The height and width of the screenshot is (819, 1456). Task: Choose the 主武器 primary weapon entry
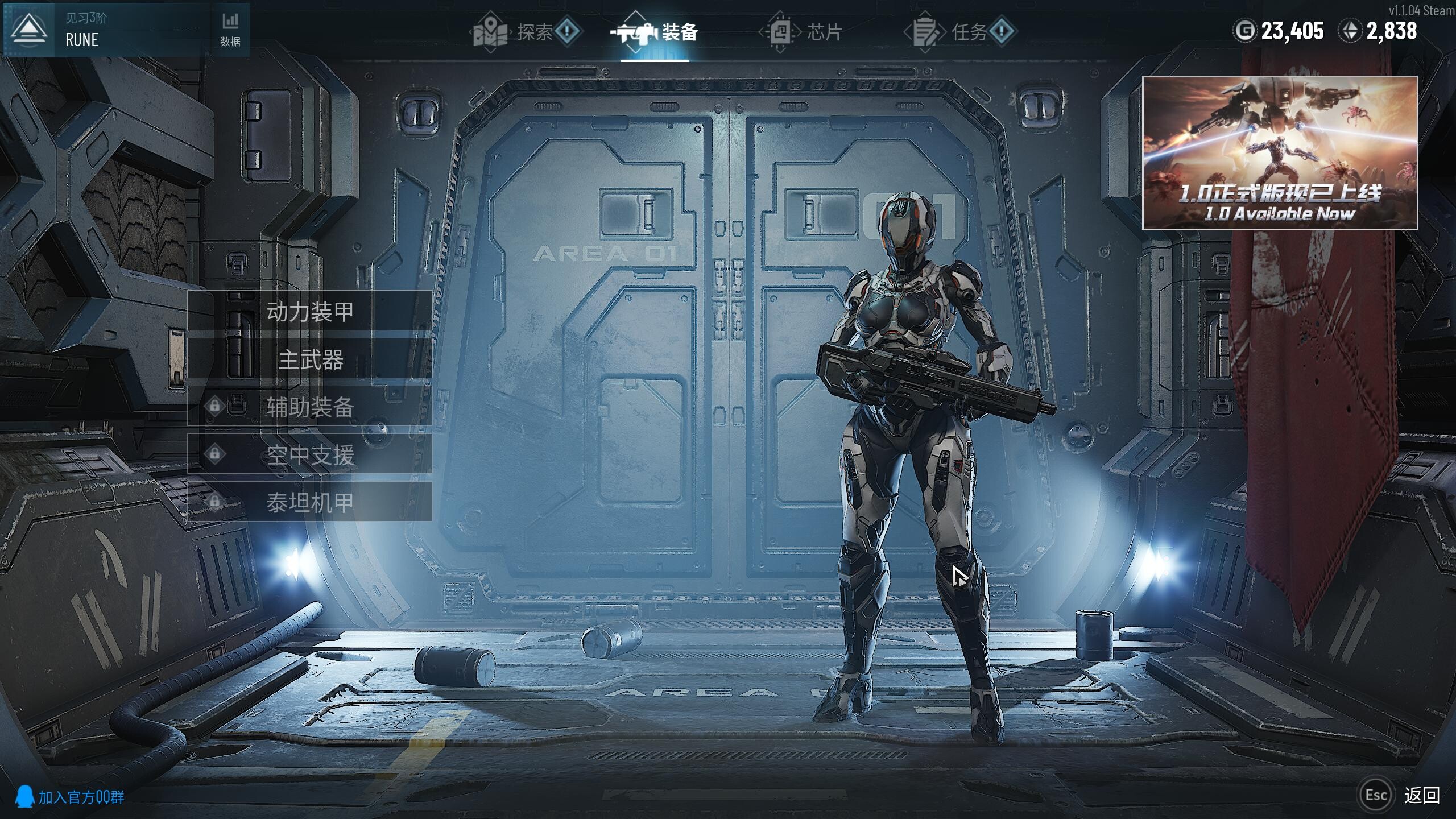310,359
